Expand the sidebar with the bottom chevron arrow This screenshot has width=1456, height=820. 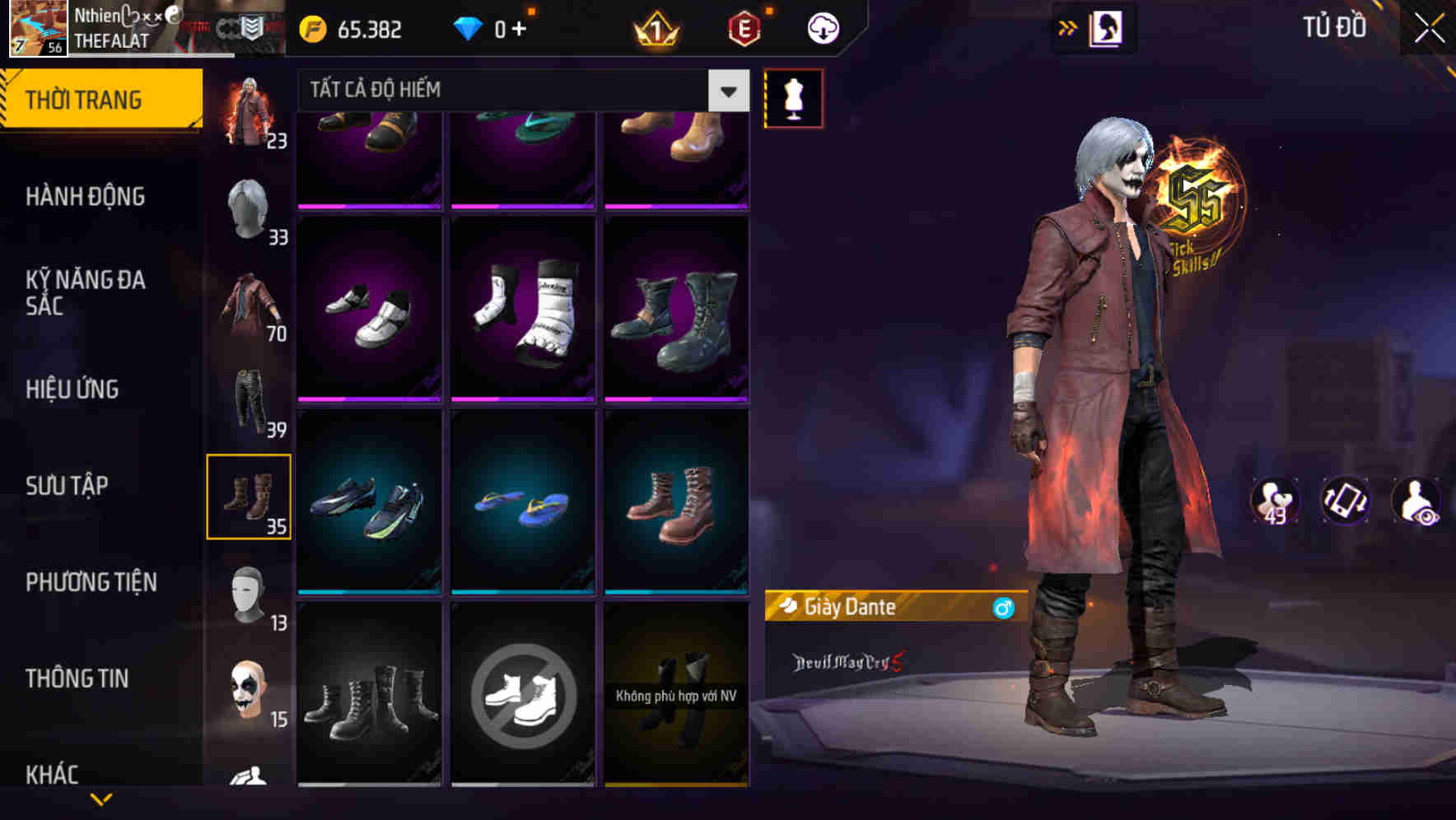(102, 798)
